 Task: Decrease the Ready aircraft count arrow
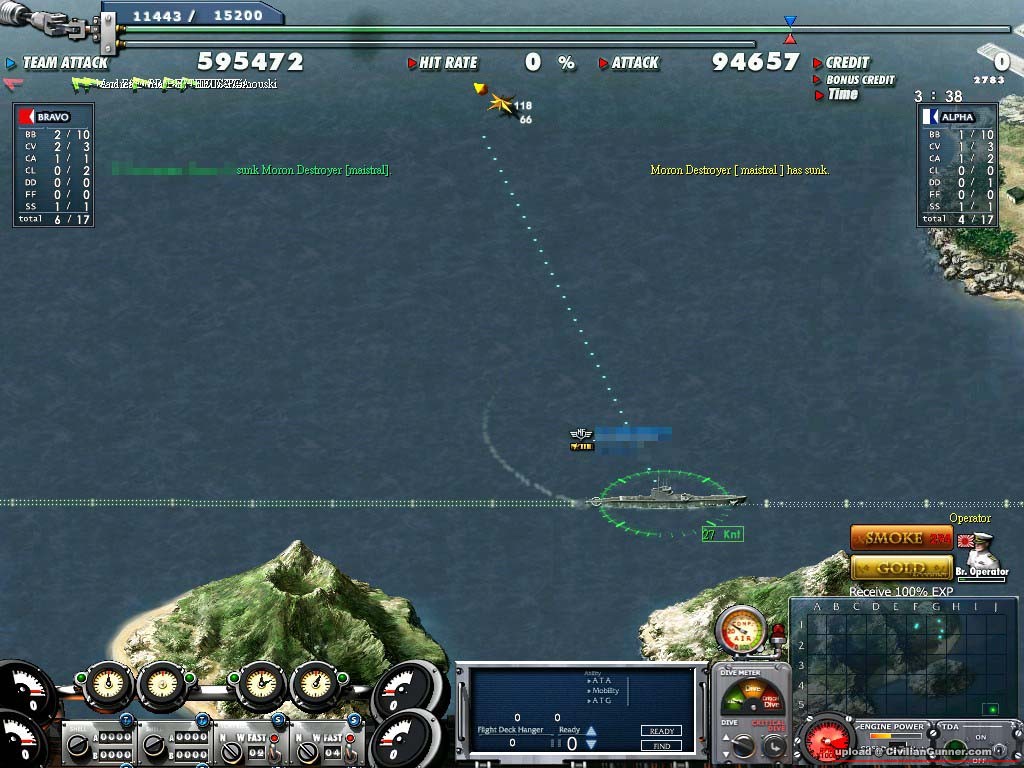591,745
